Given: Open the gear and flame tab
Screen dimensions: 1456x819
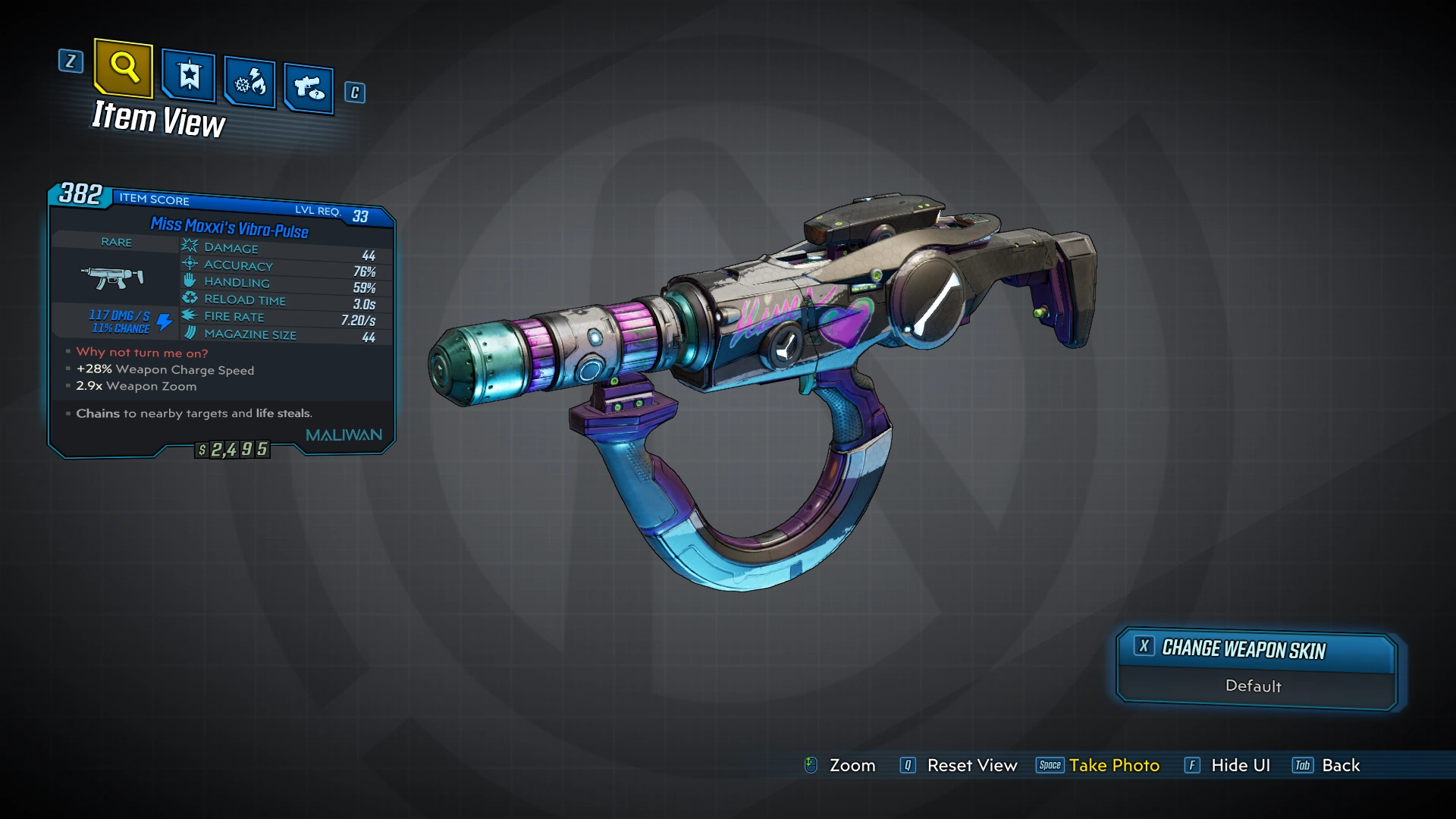Looking at the screenshot, I should tap(250, 82).
